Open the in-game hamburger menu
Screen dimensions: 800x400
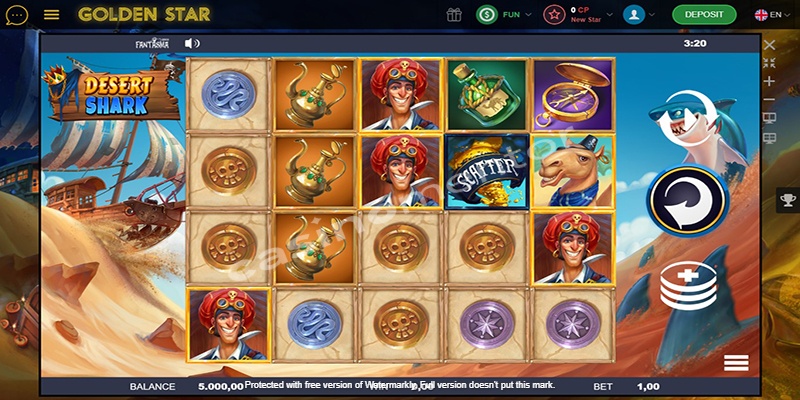(736, 362)
